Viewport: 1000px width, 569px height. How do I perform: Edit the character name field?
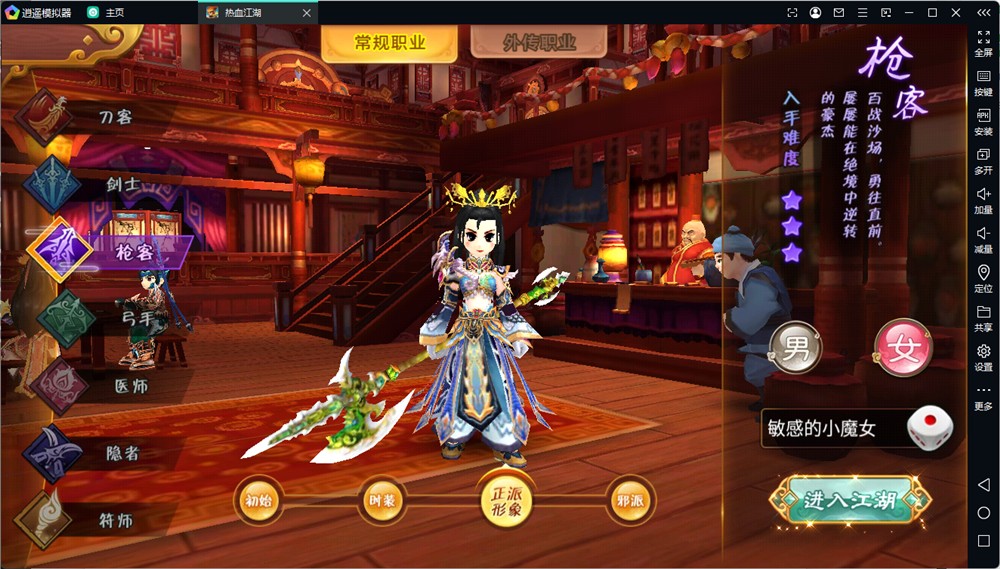click(832, 428)
